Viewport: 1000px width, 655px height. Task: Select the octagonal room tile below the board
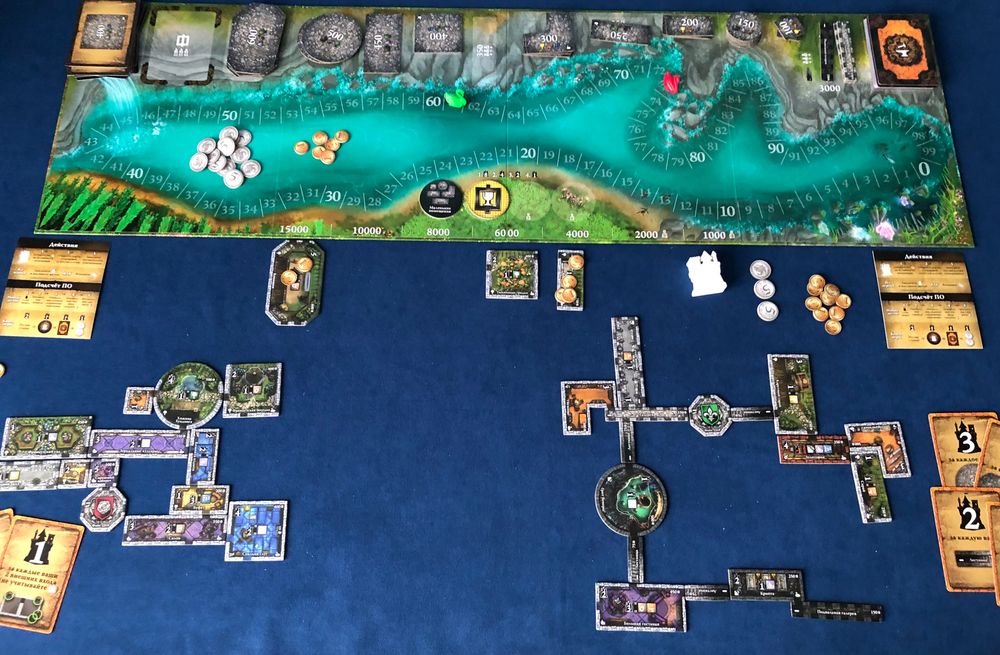coord(296,280)
